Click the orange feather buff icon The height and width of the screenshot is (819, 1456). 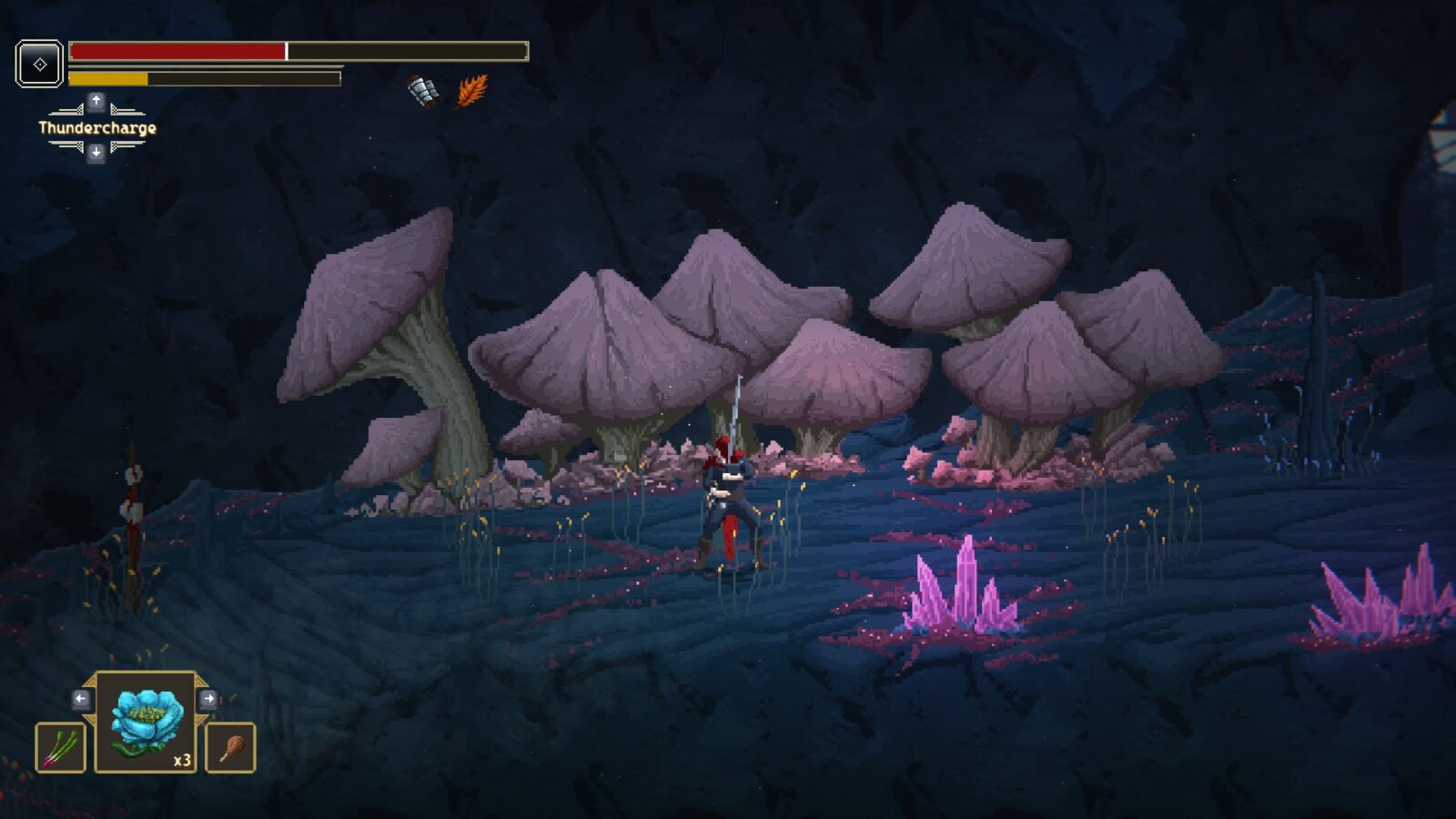[x=472, y=91]
